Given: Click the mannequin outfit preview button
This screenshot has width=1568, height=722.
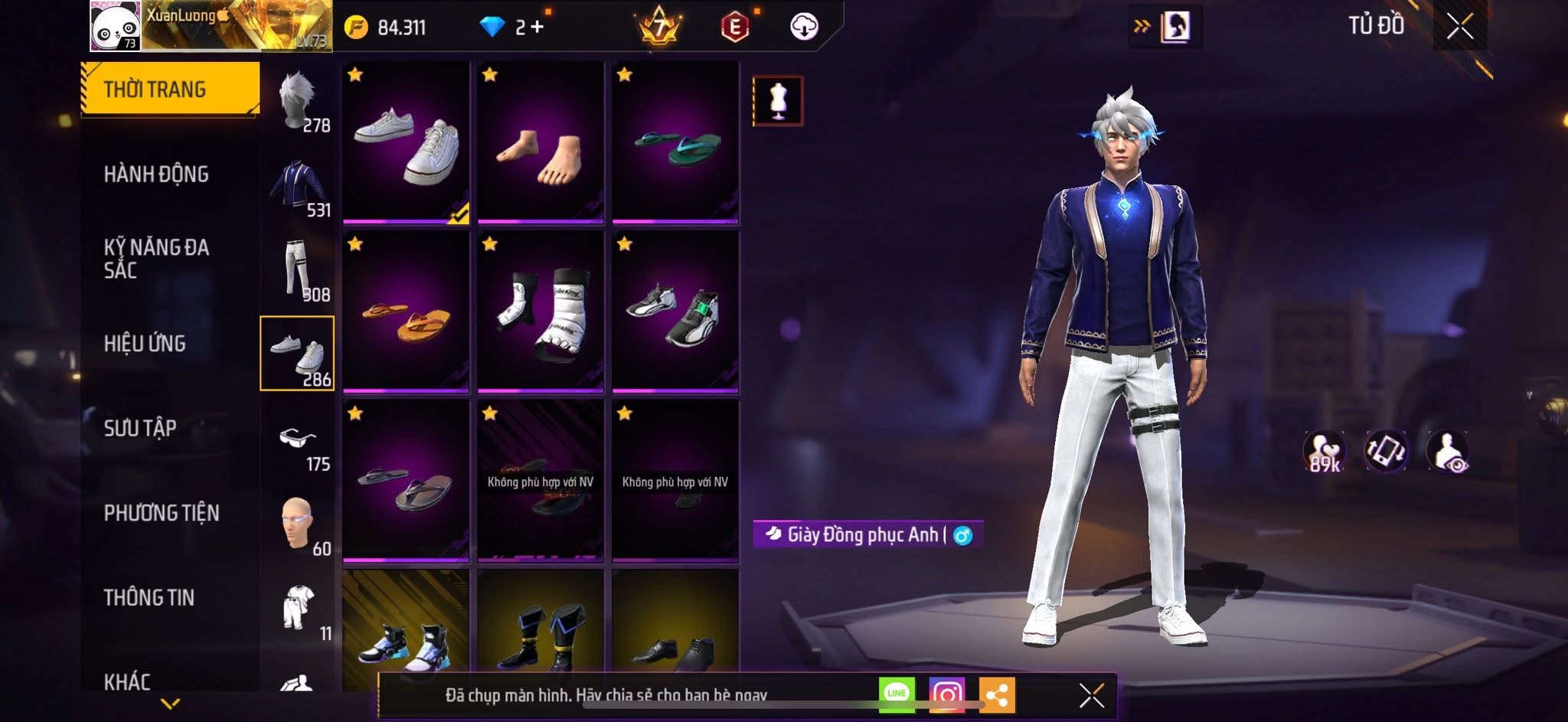Looking at the screenshot, I should 778,100.
